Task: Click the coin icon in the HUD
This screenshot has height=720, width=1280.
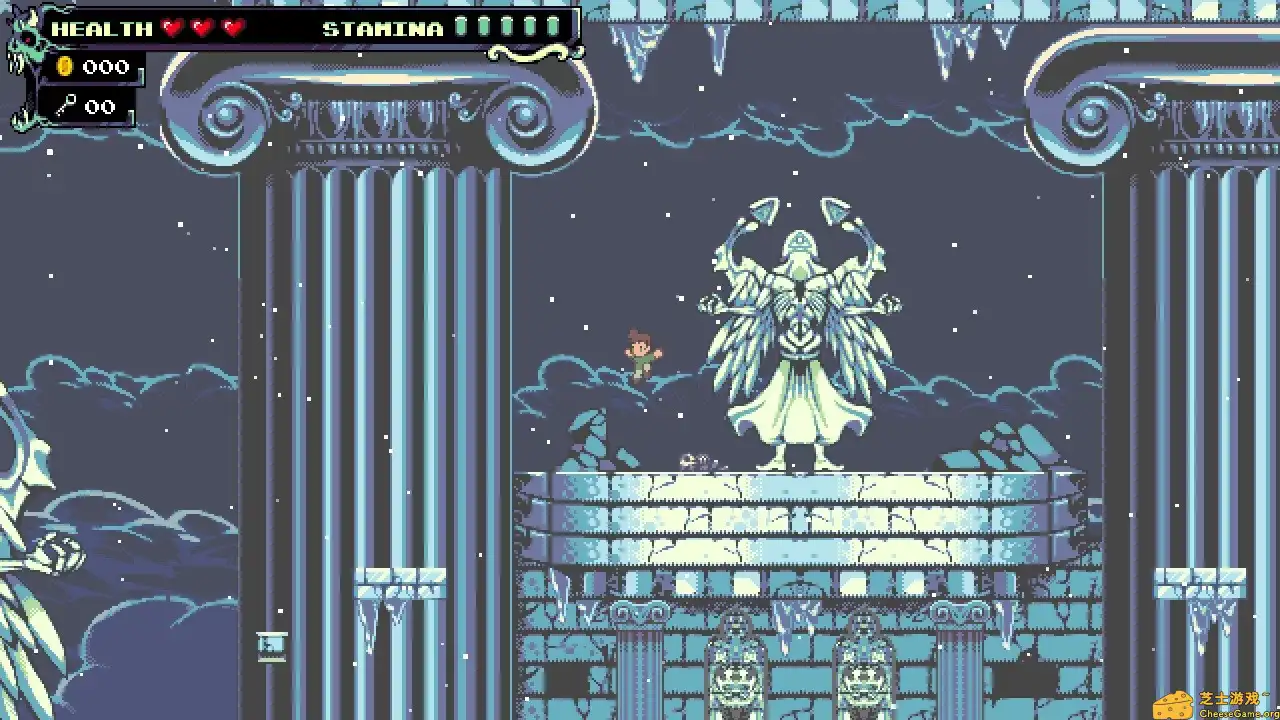Action: [x=66, y=67]
